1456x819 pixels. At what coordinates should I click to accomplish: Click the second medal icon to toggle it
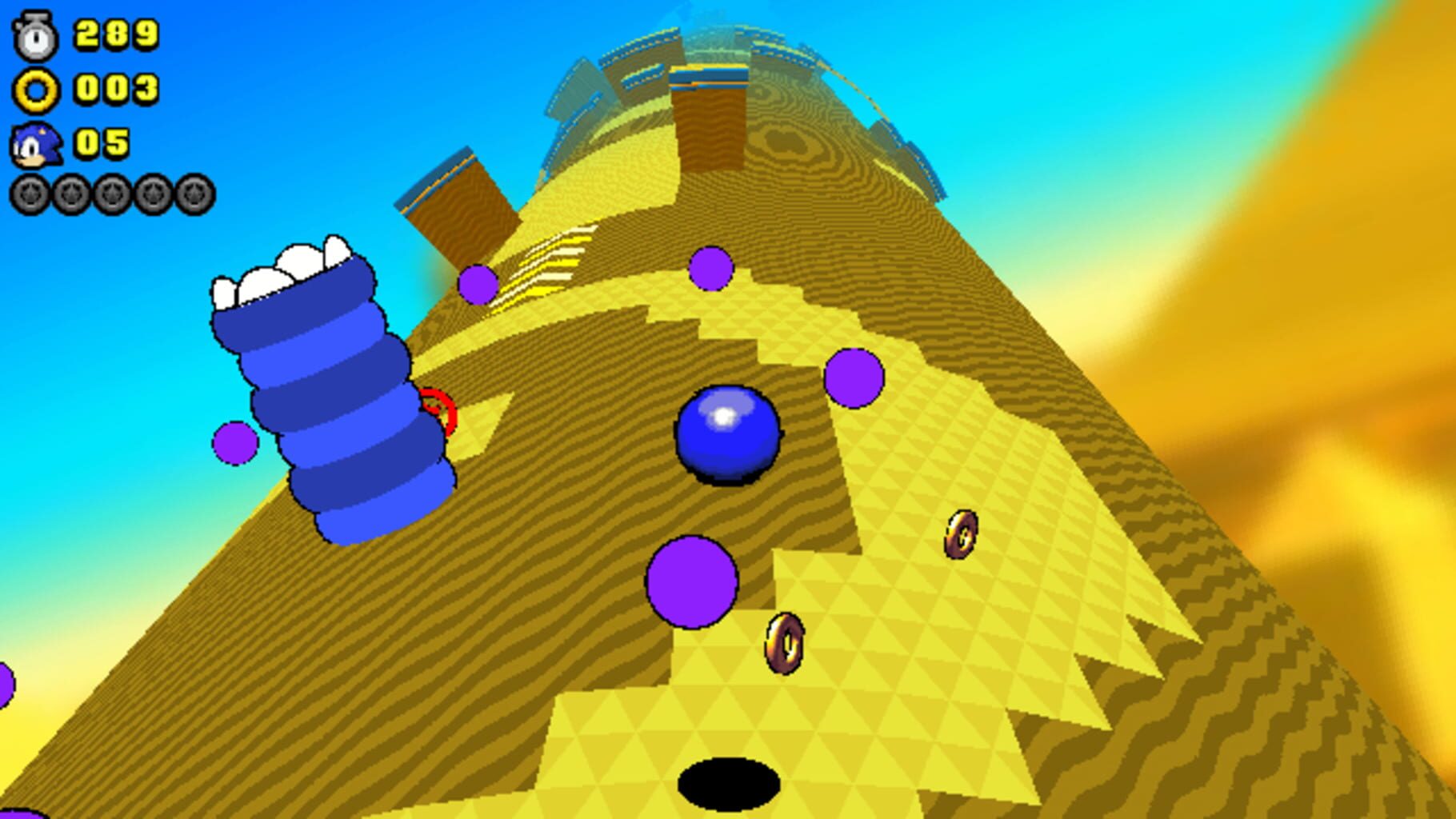pyautogui.click(x=71, y=192)
